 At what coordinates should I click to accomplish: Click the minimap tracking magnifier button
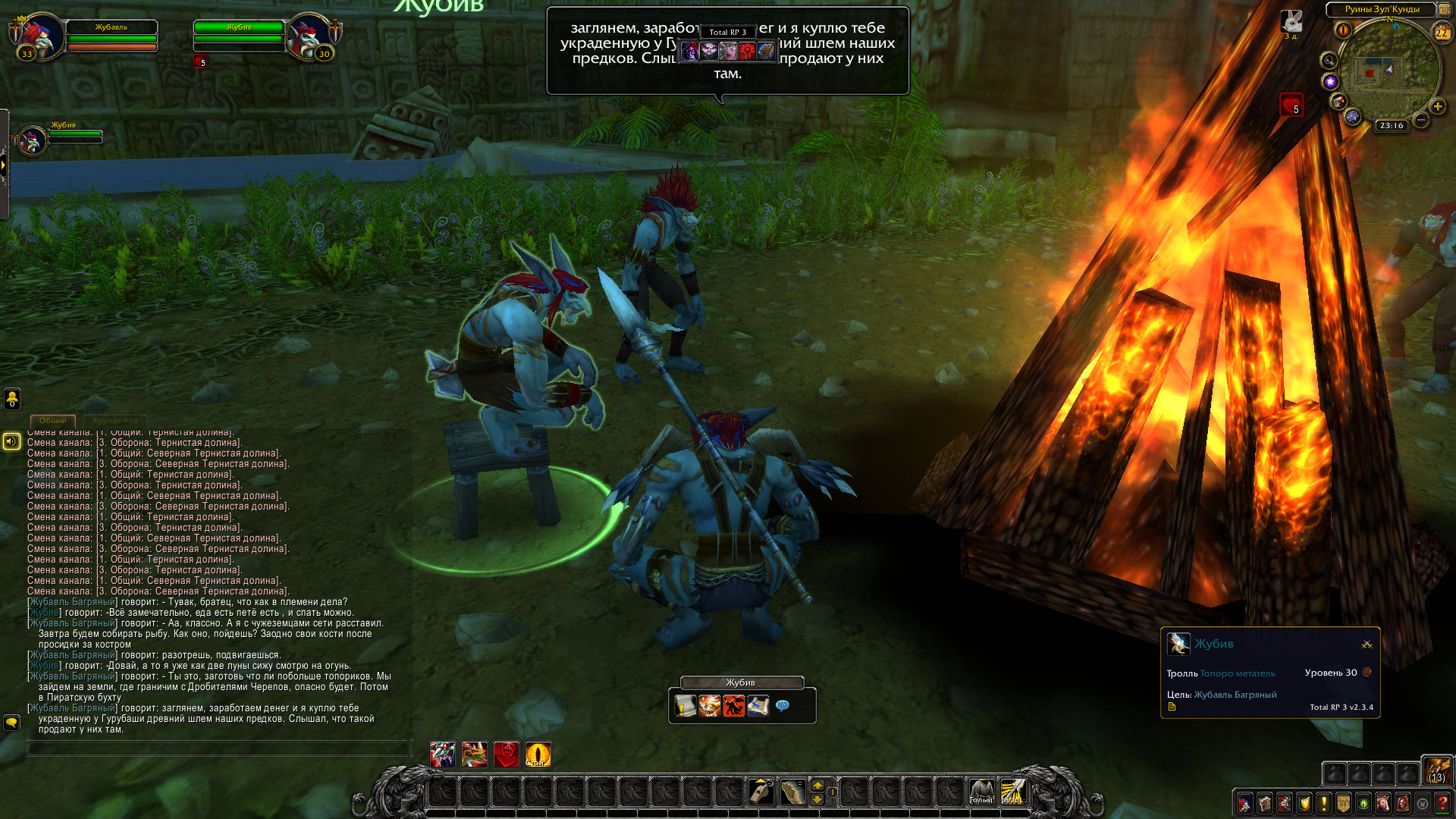(1329, 60)
